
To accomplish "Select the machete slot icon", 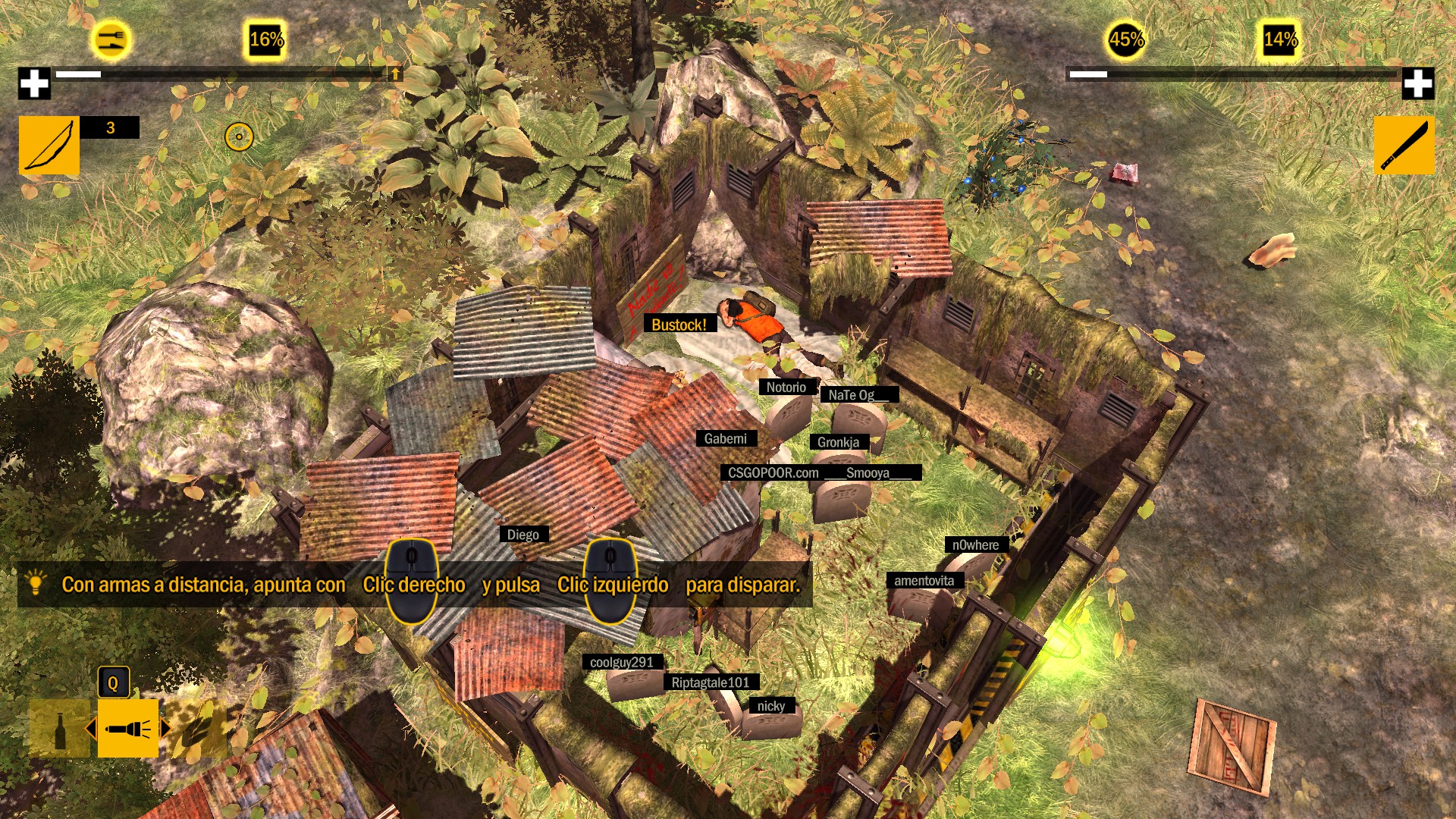I will coord(1404,143).
